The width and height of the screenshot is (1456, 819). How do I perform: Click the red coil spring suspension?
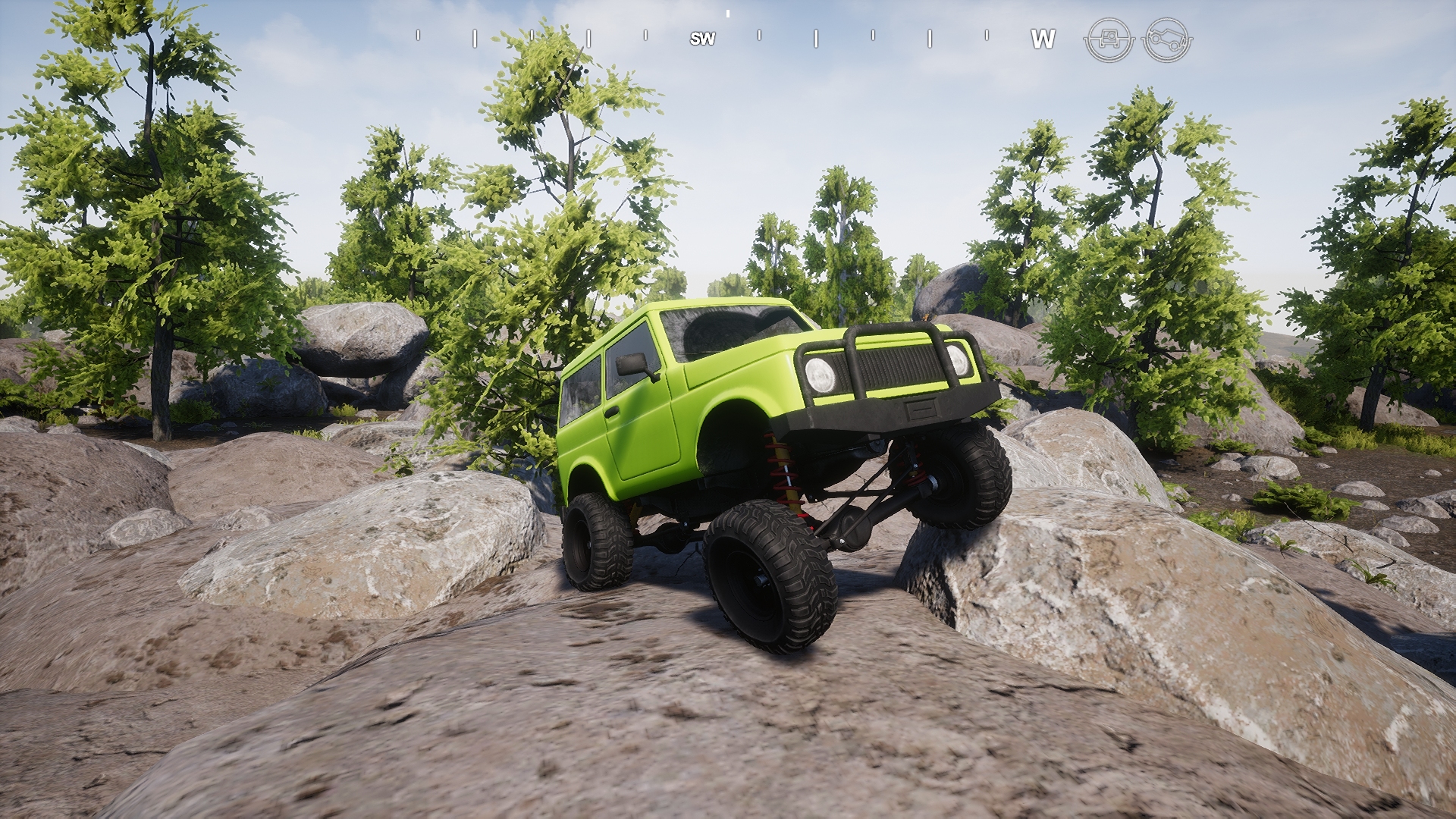tap(781, 470)
